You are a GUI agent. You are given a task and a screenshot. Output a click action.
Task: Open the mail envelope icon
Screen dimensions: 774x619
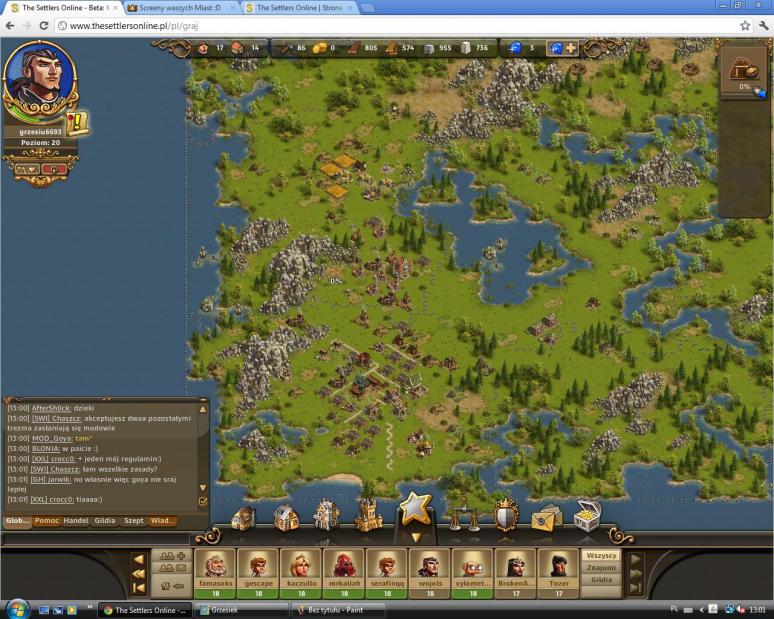(x=546, y=517)
